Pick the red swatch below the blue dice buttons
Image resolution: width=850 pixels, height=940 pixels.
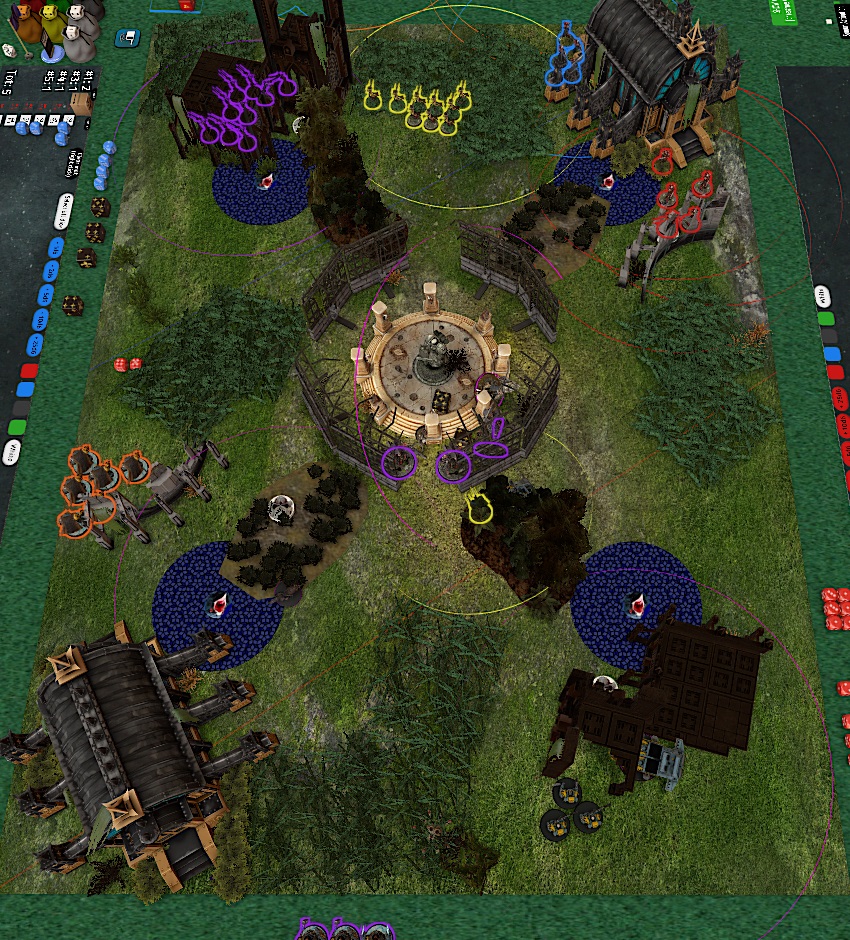coord(29,373)
